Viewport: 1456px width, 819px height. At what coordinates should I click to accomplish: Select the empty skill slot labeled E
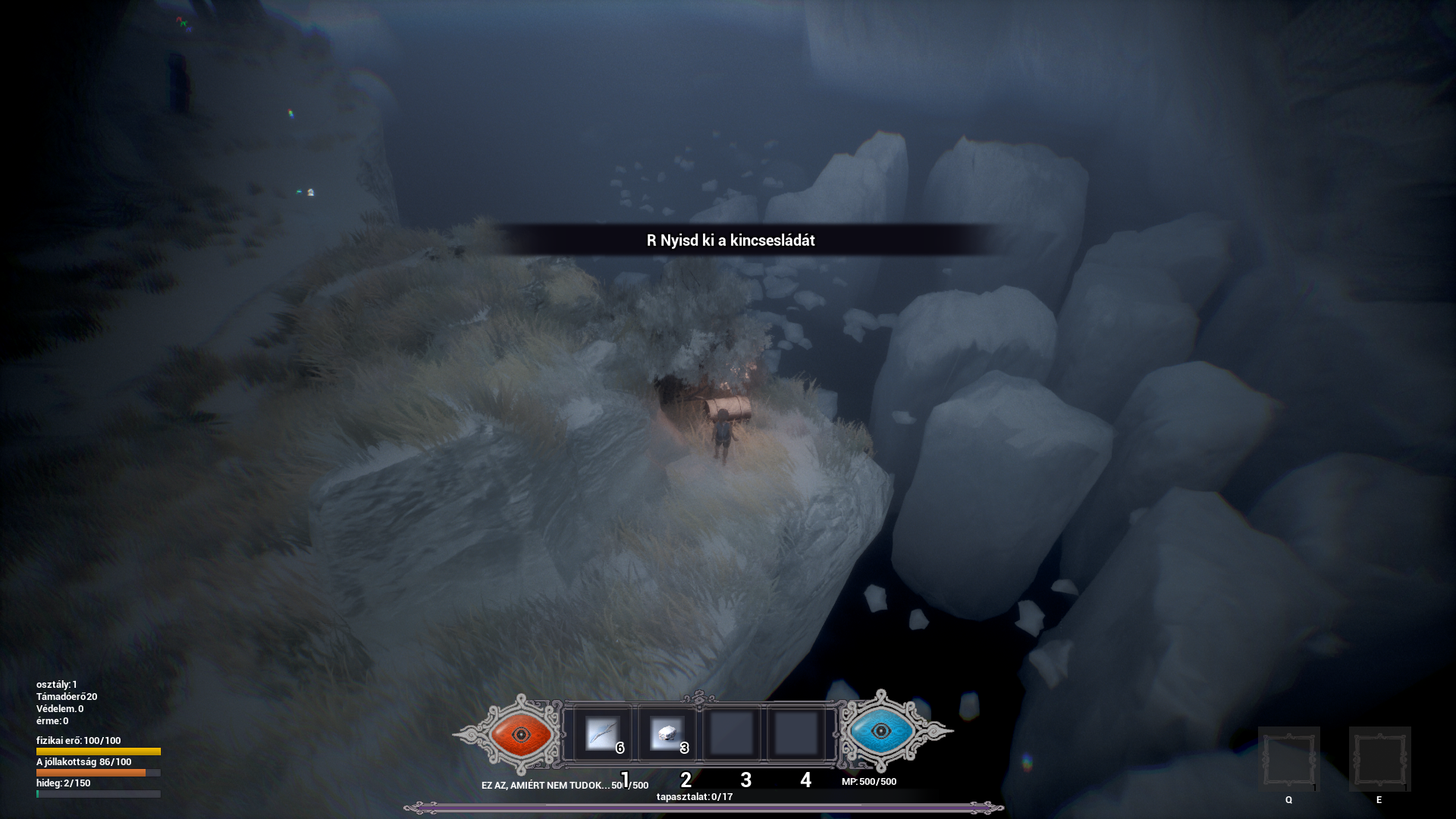pyautogui.click(x=1379, y=758)
